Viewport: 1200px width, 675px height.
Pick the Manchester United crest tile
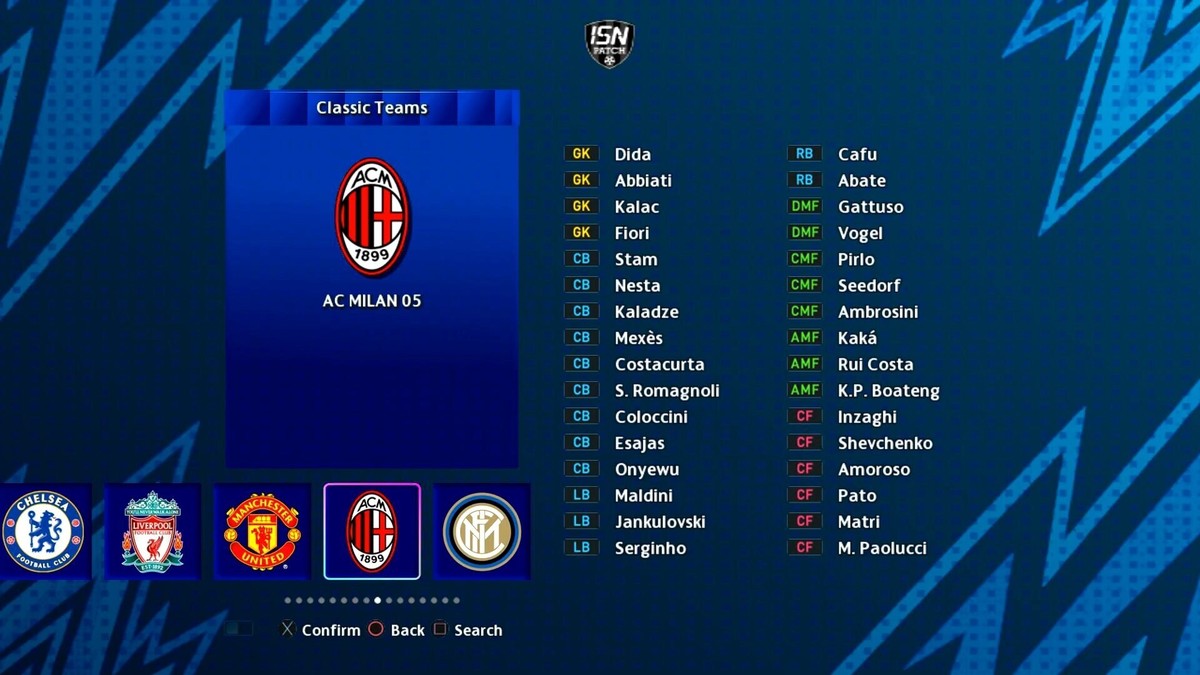tap(262, 531)
